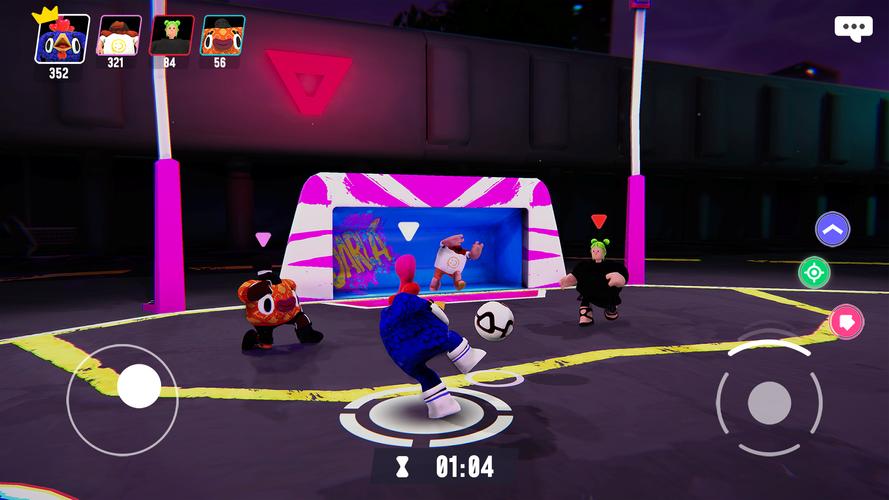Screen dimensions: 889x500
Task: Tap the purple up-arrow jump button
Action: (x=832, y=229)
